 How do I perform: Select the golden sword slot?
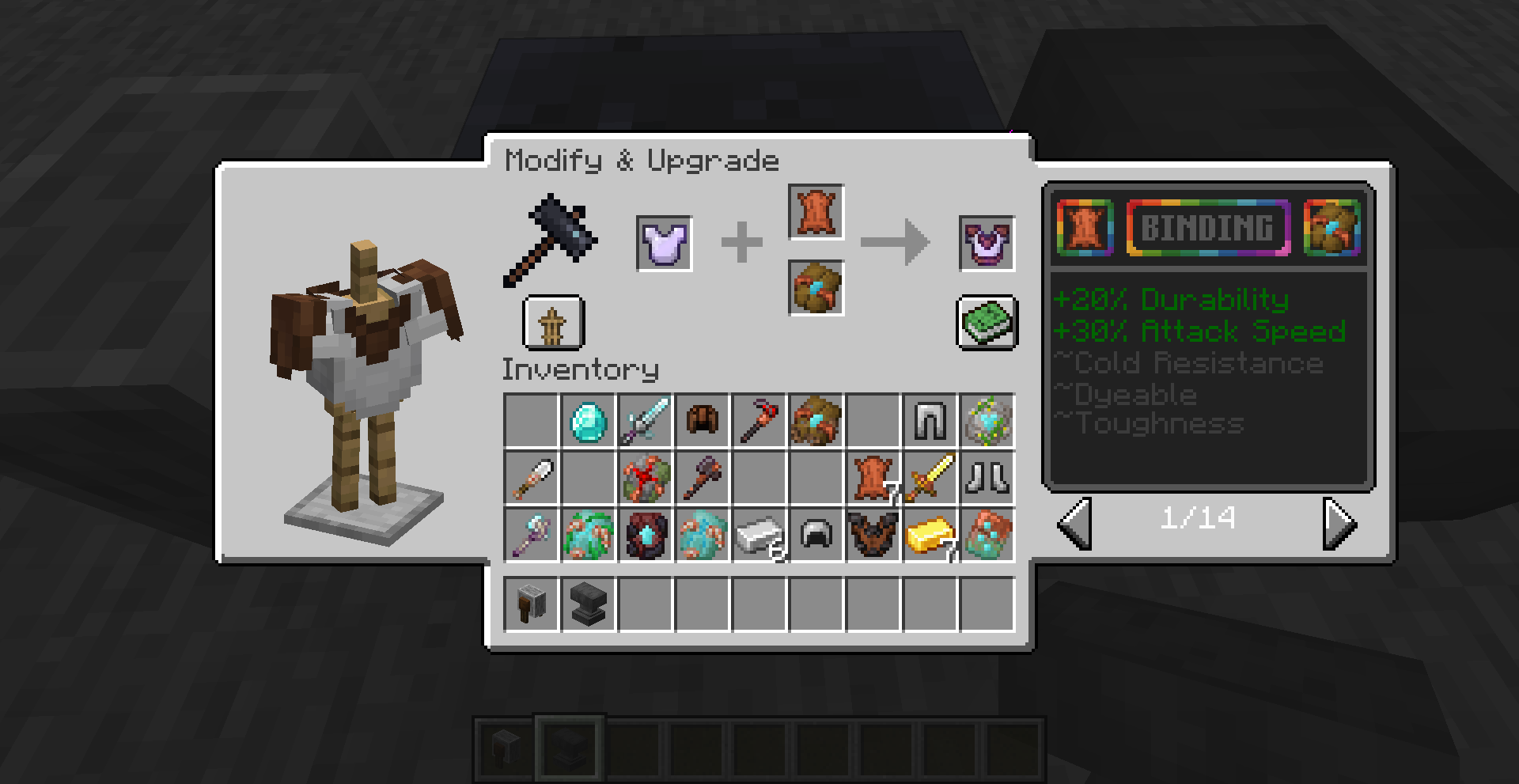[930, 479]
